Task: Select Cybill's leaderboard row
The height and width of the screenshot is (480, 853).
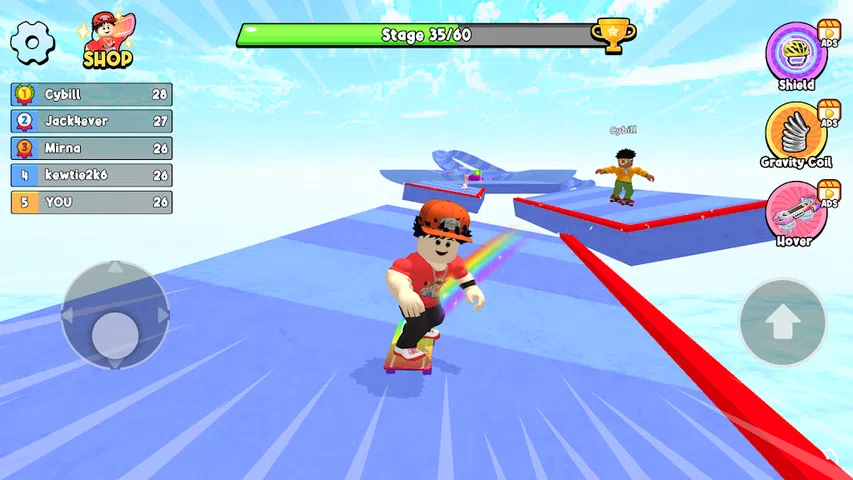Action: click(x=91, y=94)
